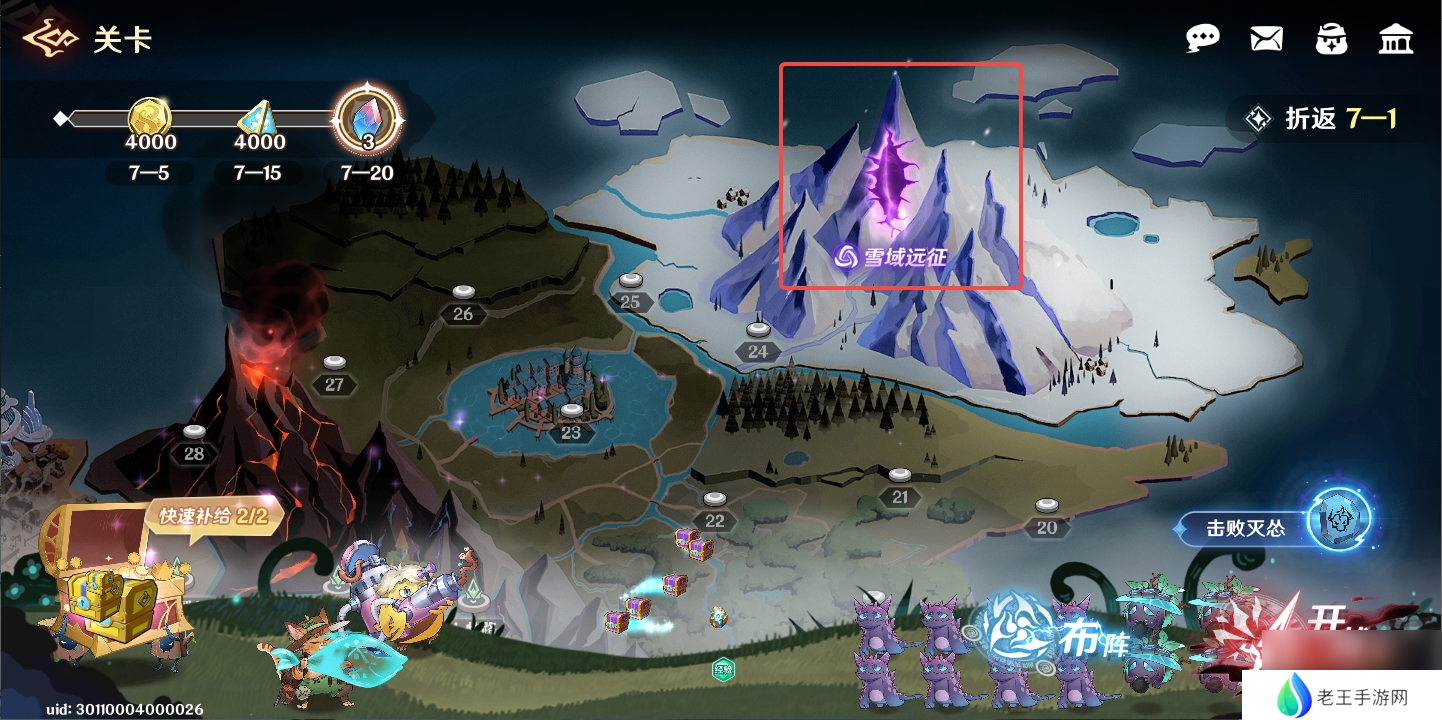Pick stage node 26 on map
This screenshot has height=720, width=1442.
click(463, 304)
